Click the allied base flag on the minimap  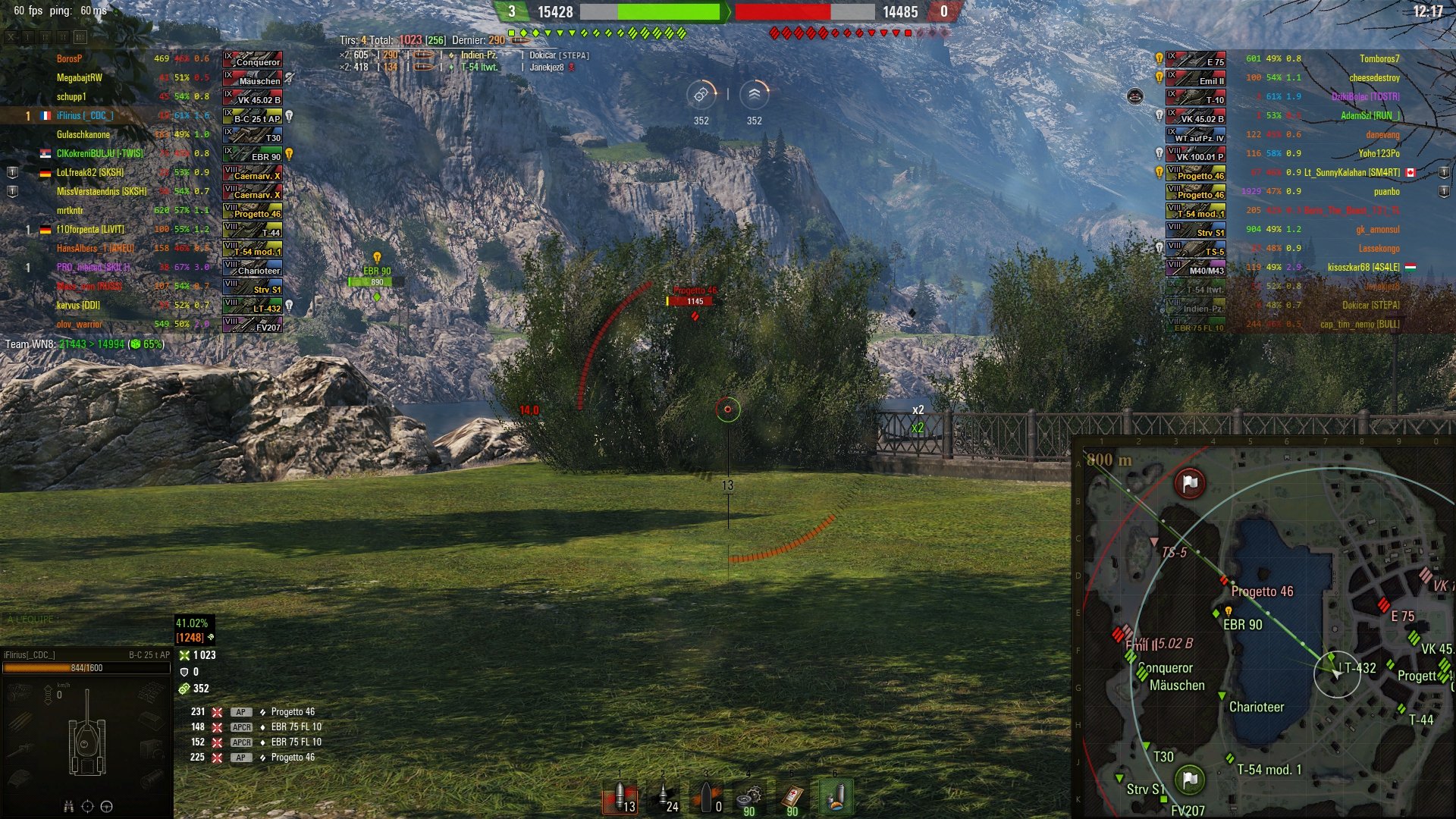coord(1190,779)
